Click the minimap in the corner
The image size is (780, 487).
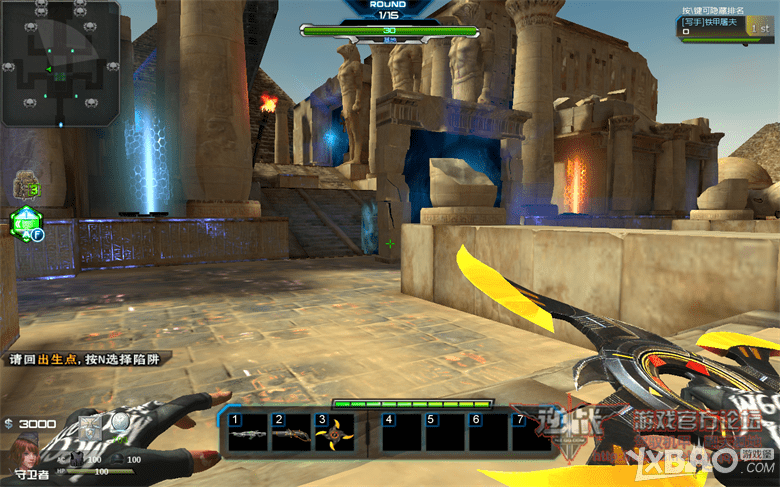(60, 62)
